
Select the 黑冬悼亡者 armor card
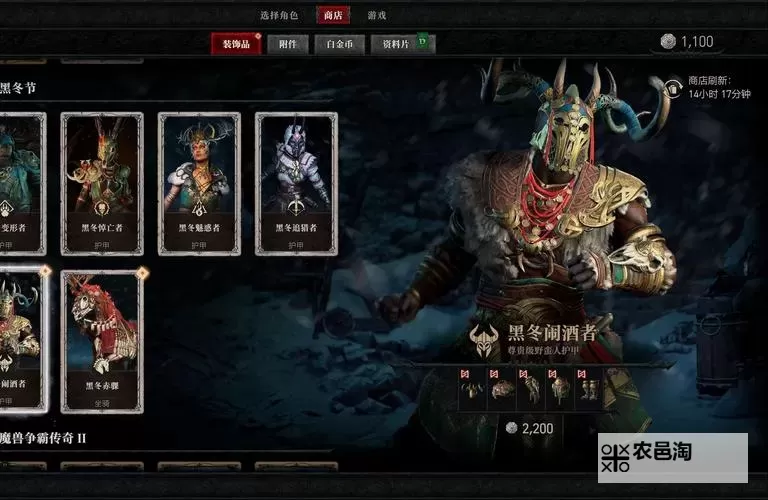[x=102, y=183]
